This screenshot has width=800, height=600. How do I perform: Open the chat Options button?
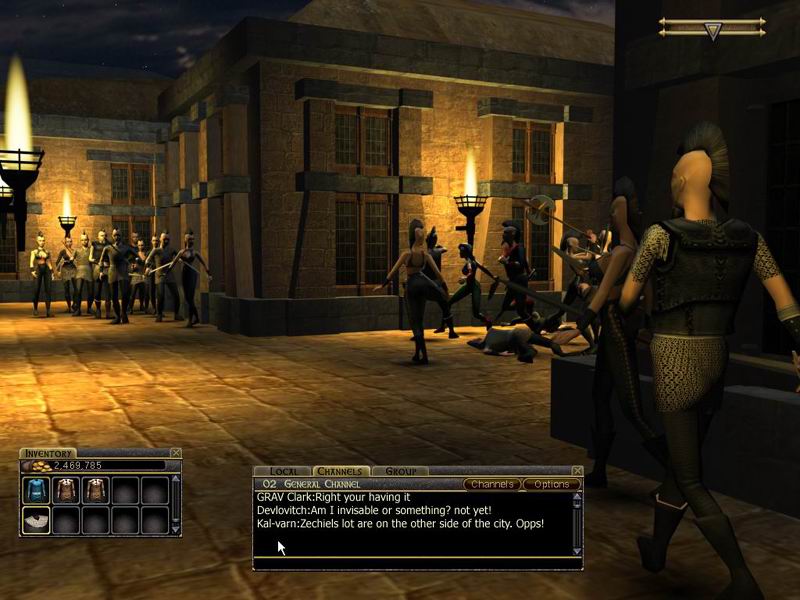coord(551,484)
